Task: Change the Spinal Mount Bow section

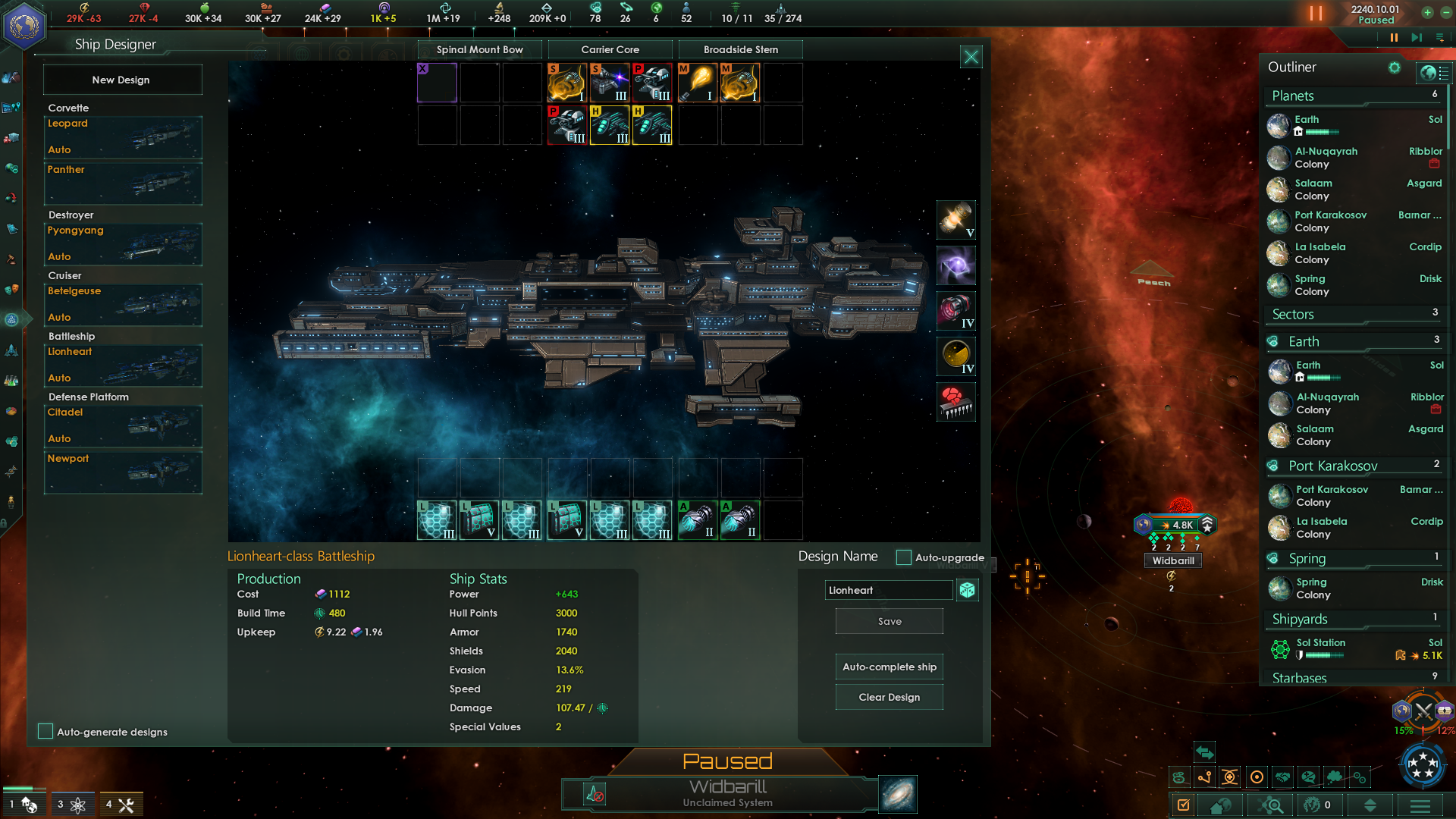Action: 480,49
